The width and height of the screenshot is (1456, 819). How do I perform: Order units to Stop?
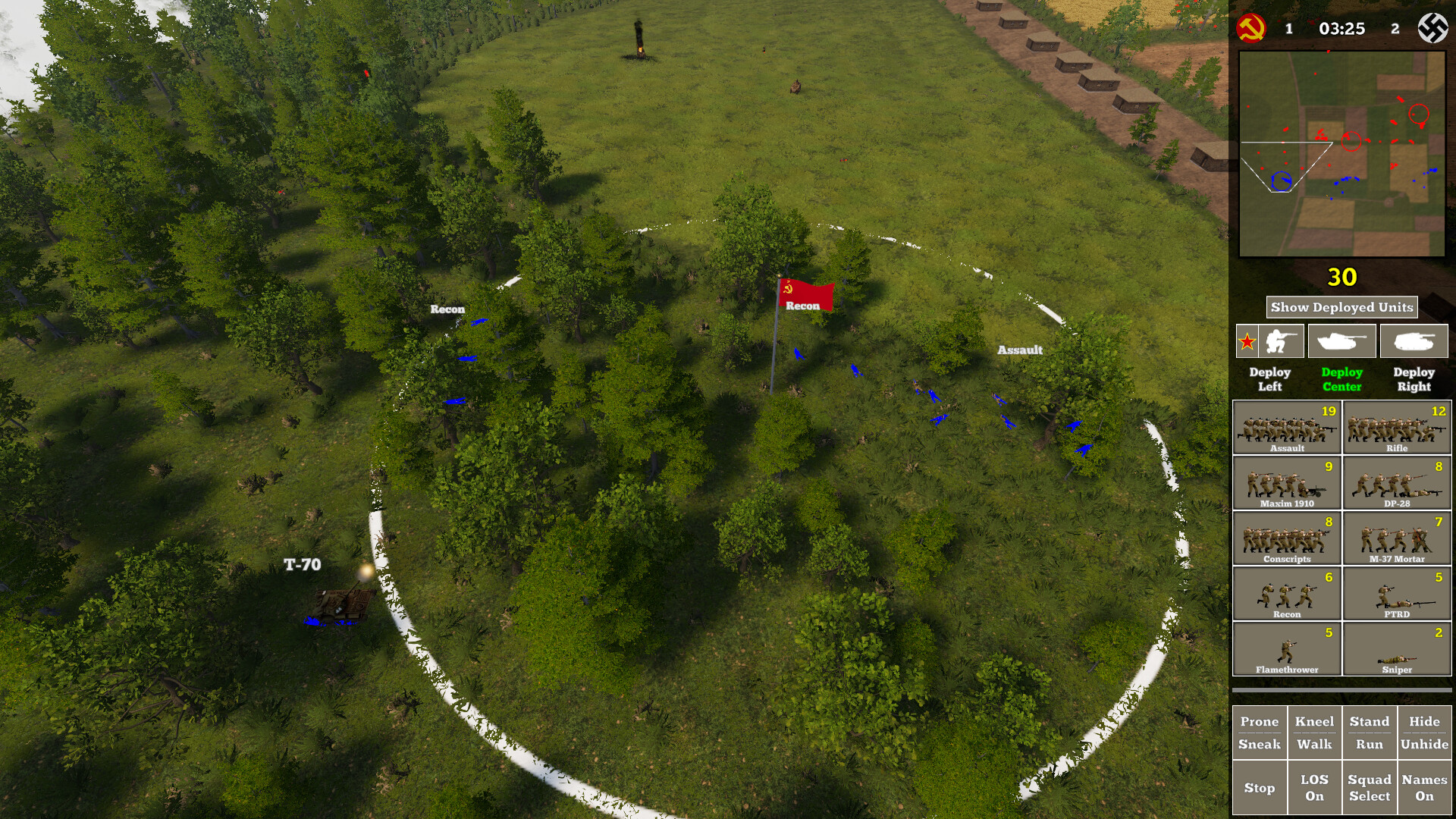(1260, 787)
